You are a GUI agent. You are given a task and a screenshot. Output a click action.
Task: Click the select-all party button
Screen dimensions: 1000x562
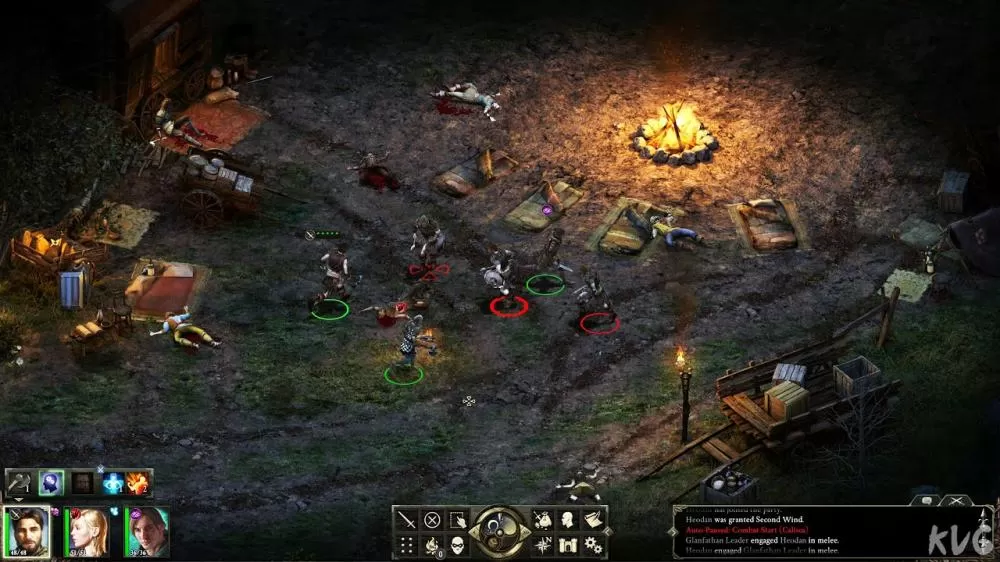[457, 519]
